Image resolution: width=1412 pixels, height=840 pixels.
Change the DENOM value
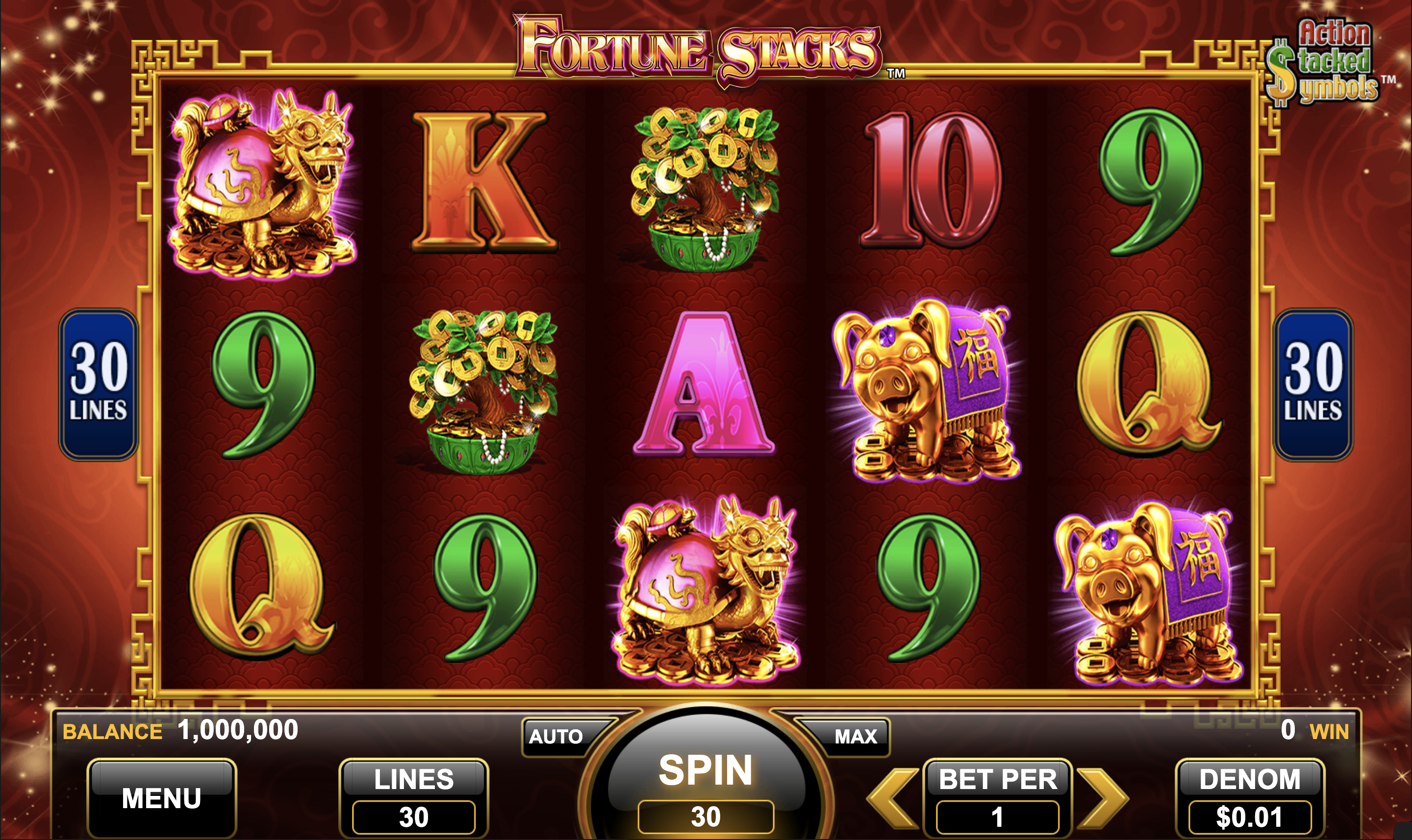pos(1249,797)
